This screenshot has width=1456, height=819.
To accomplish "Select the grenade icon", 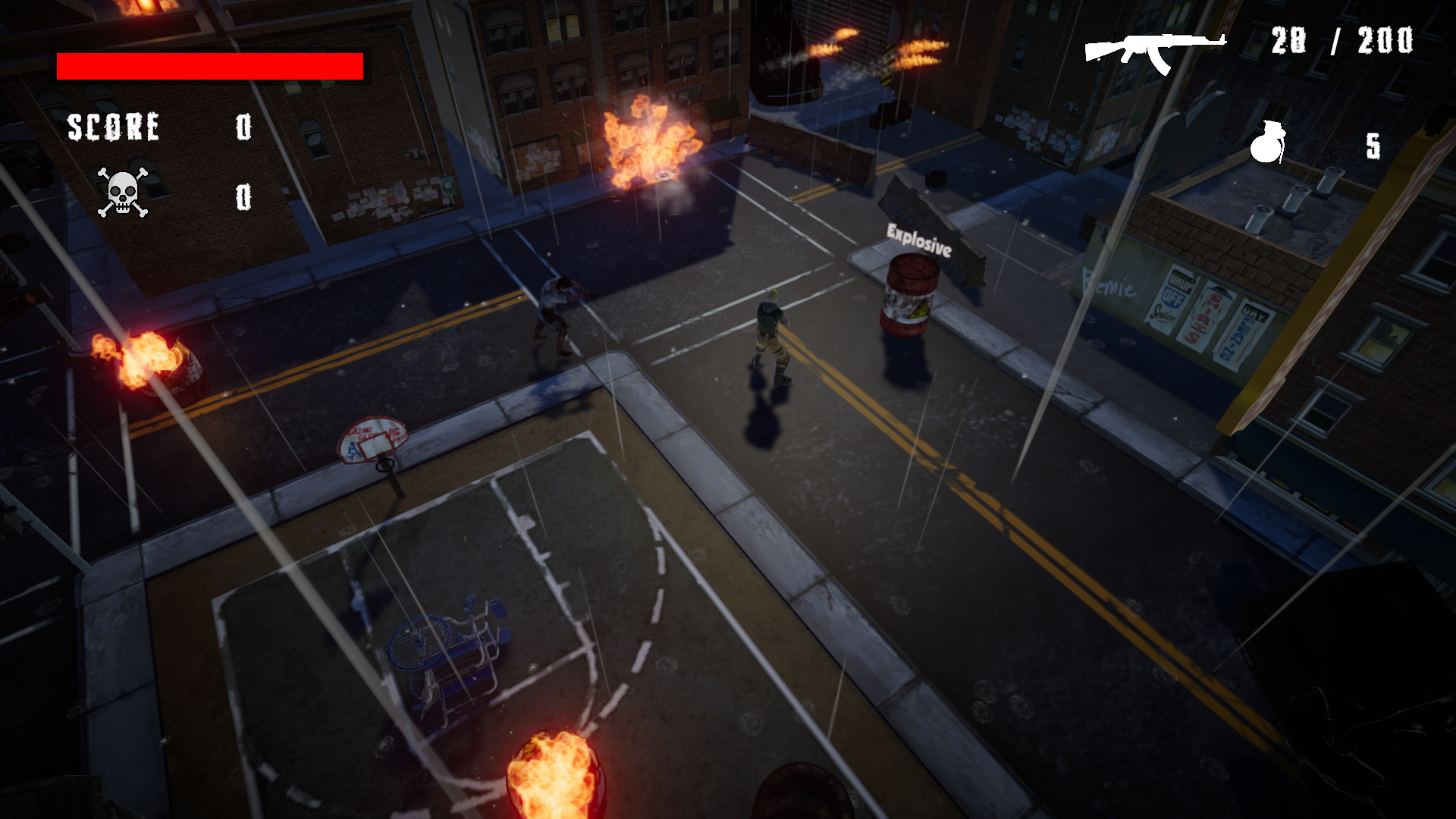I will click(1267, 143).
